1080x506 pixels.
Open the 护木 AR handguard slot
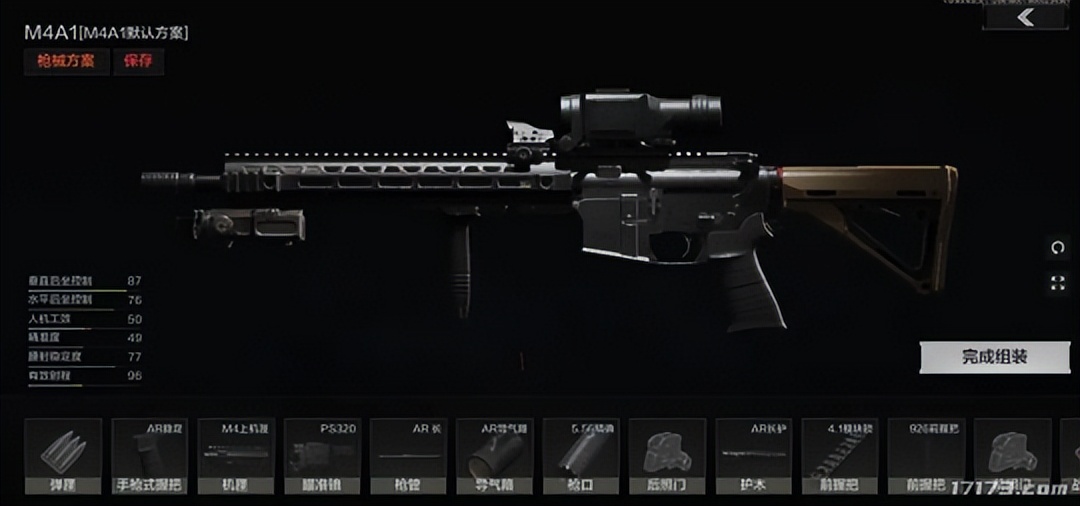(x=753, y=457)
